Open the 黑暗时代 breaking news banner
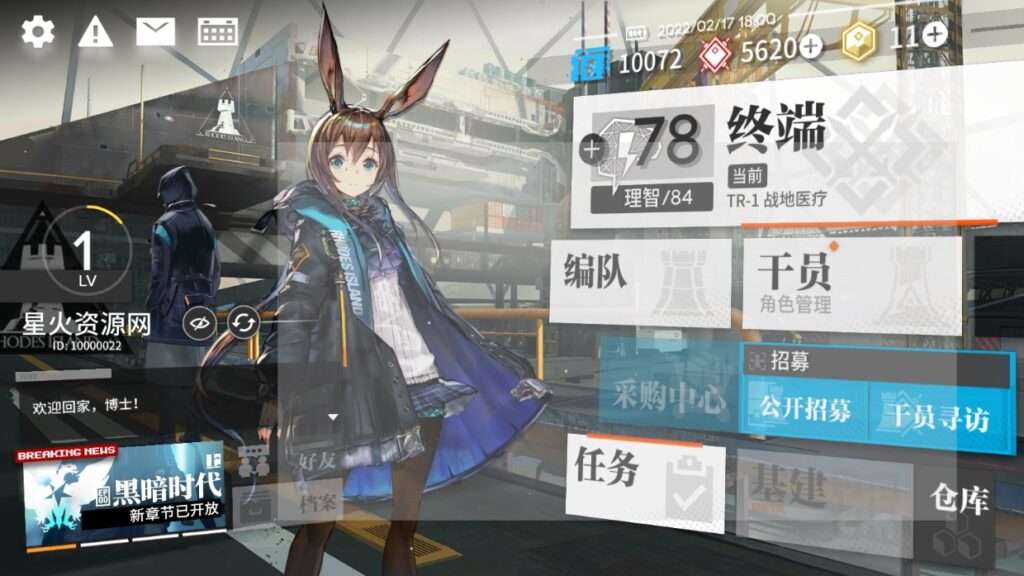This screenshot has height=576, width=1024. 122,492
